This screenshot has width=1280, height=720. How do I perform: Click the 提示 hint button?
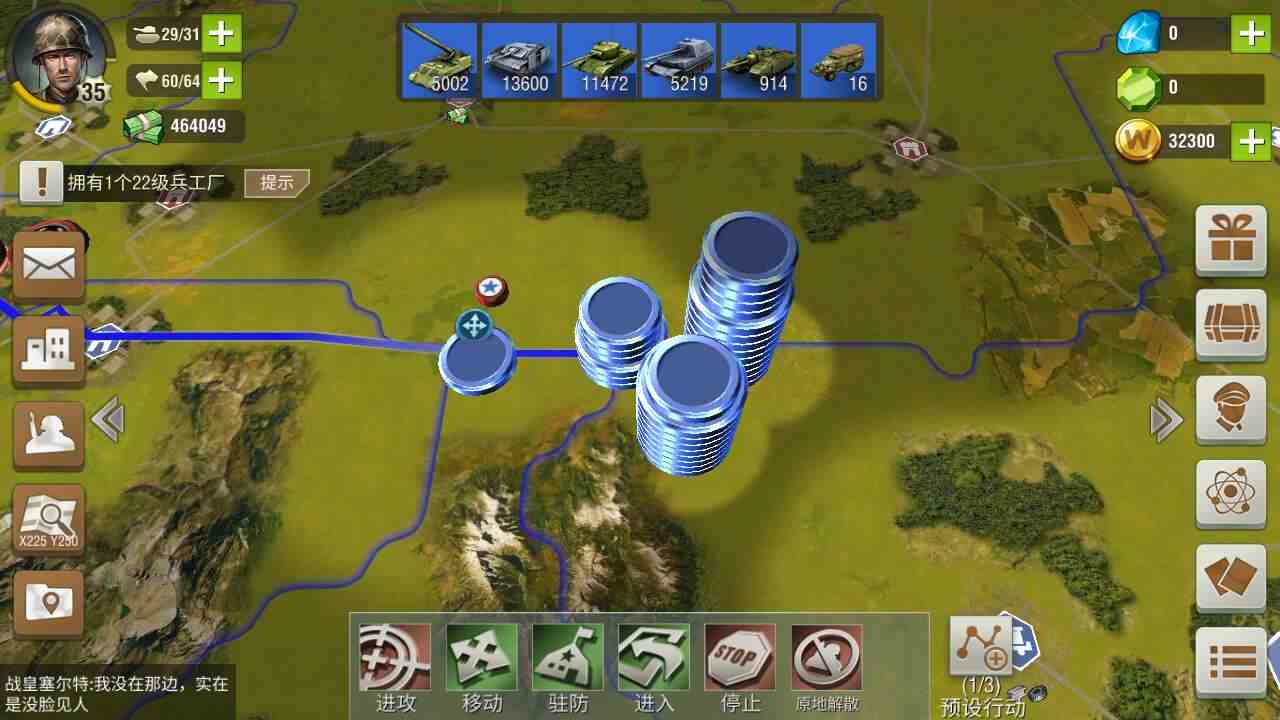click(x=277, y=182)
